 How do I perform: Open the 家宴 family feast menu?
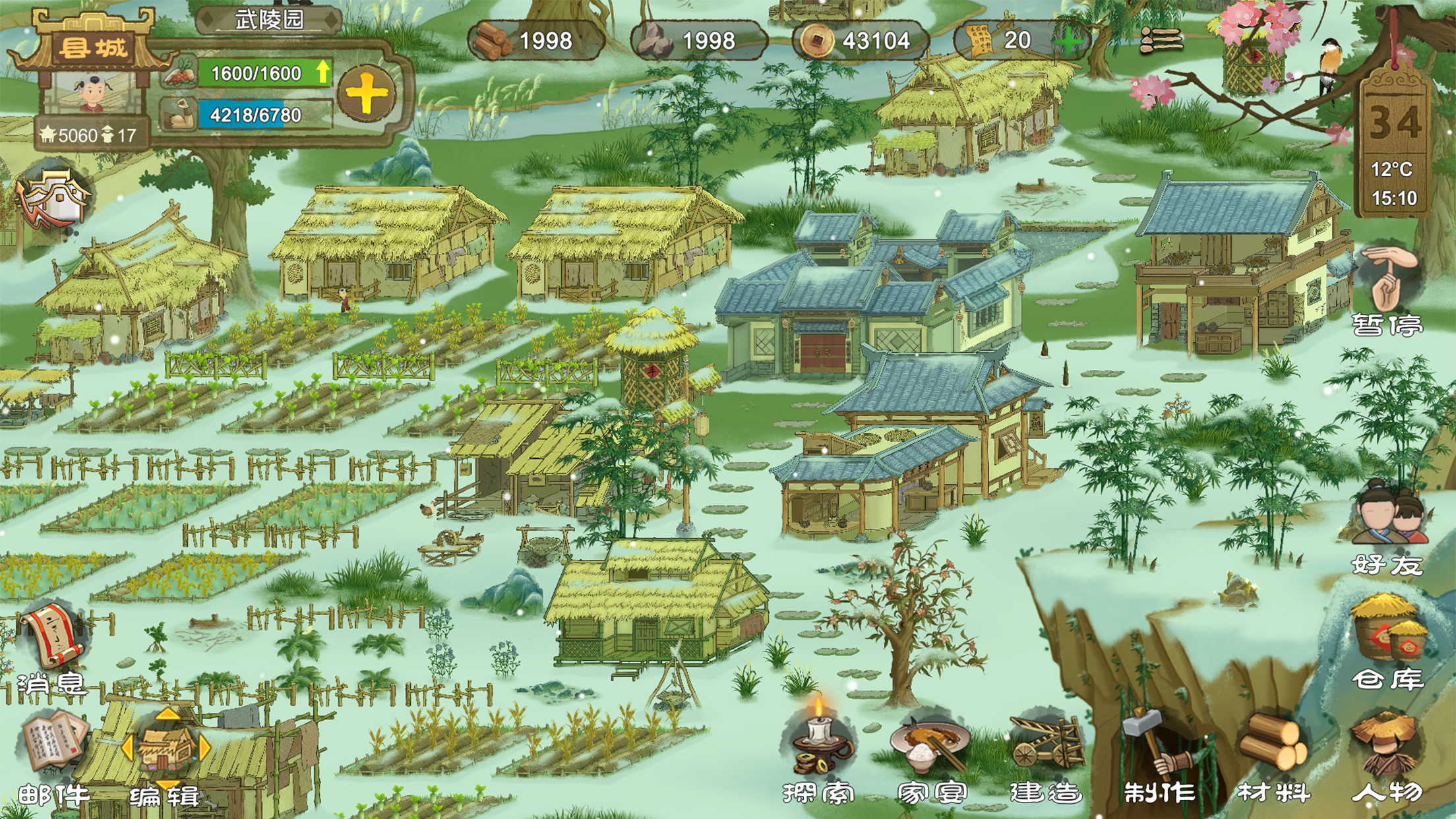pos(930,755)
